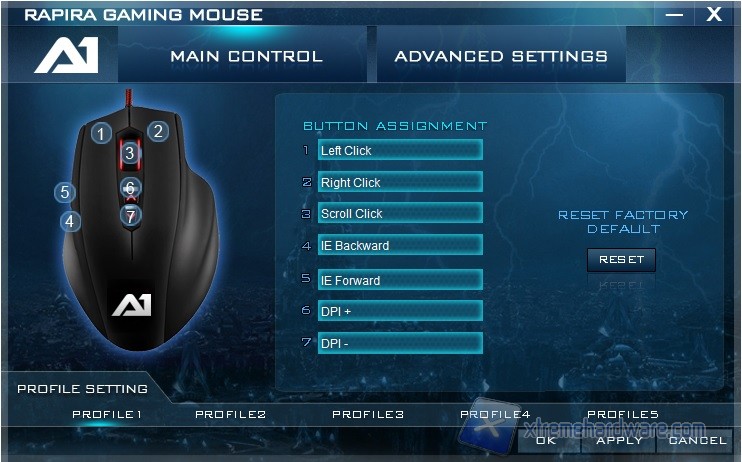This screenshot has width=742, height=462.
Task: Close the Rapira Gaming Mouse window
Action: (714, 14)
